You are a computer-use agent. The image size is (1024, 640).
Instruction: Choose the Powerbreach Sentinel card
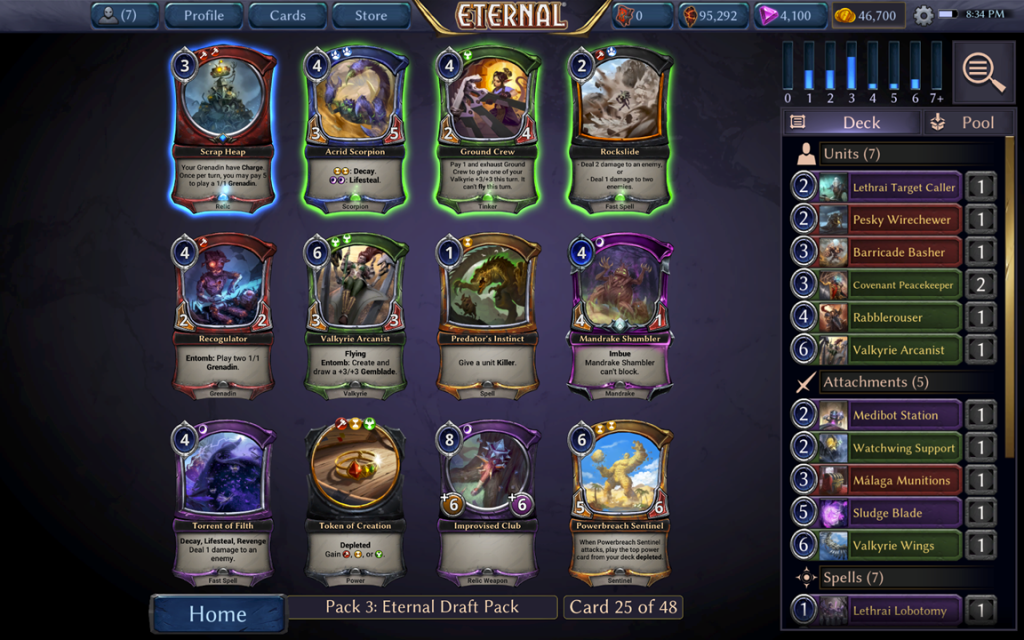click(x=620, y=504)
